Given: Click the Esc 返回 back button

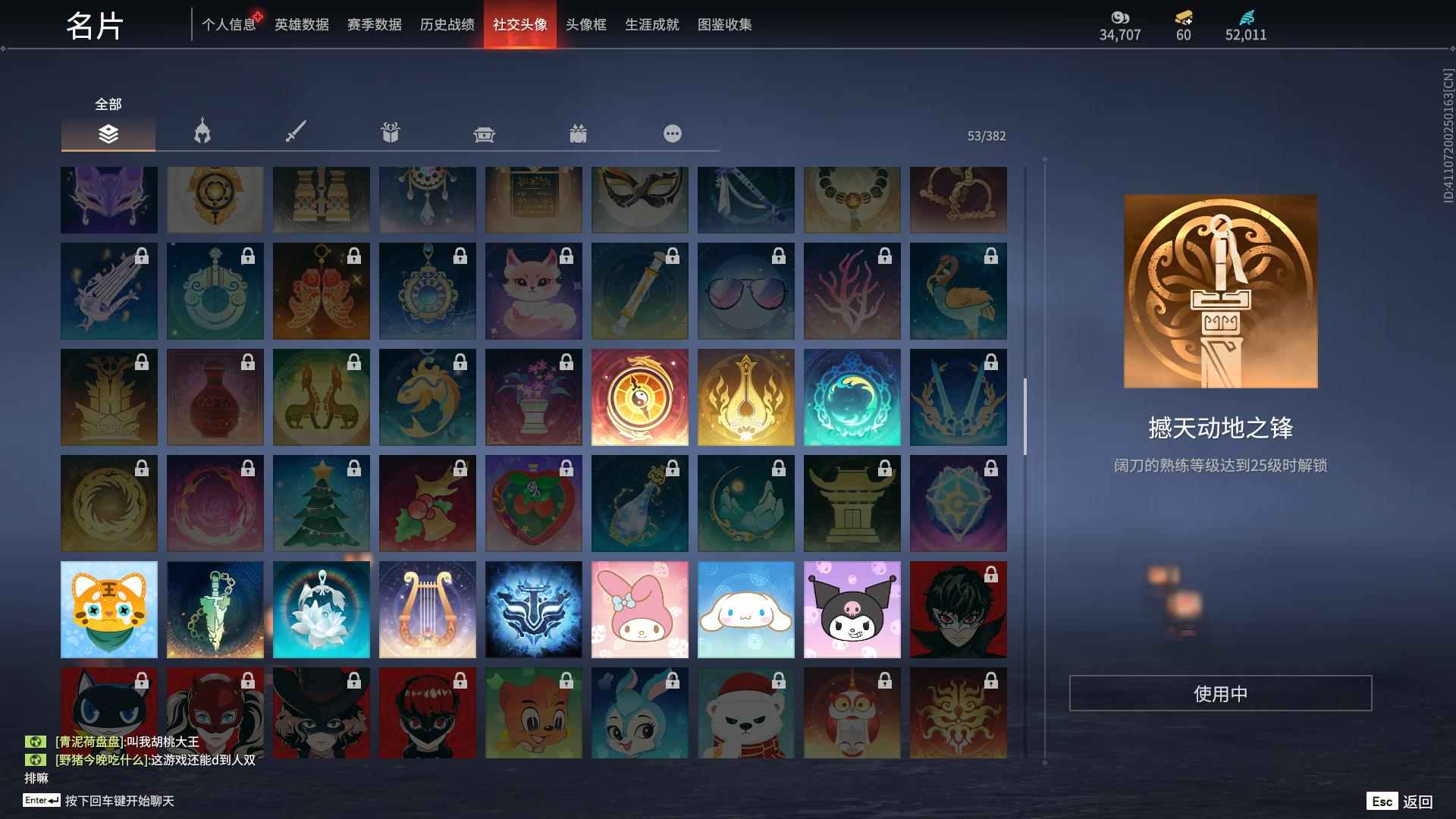Looking at the screenshot, I should (x=1398, y=800).
